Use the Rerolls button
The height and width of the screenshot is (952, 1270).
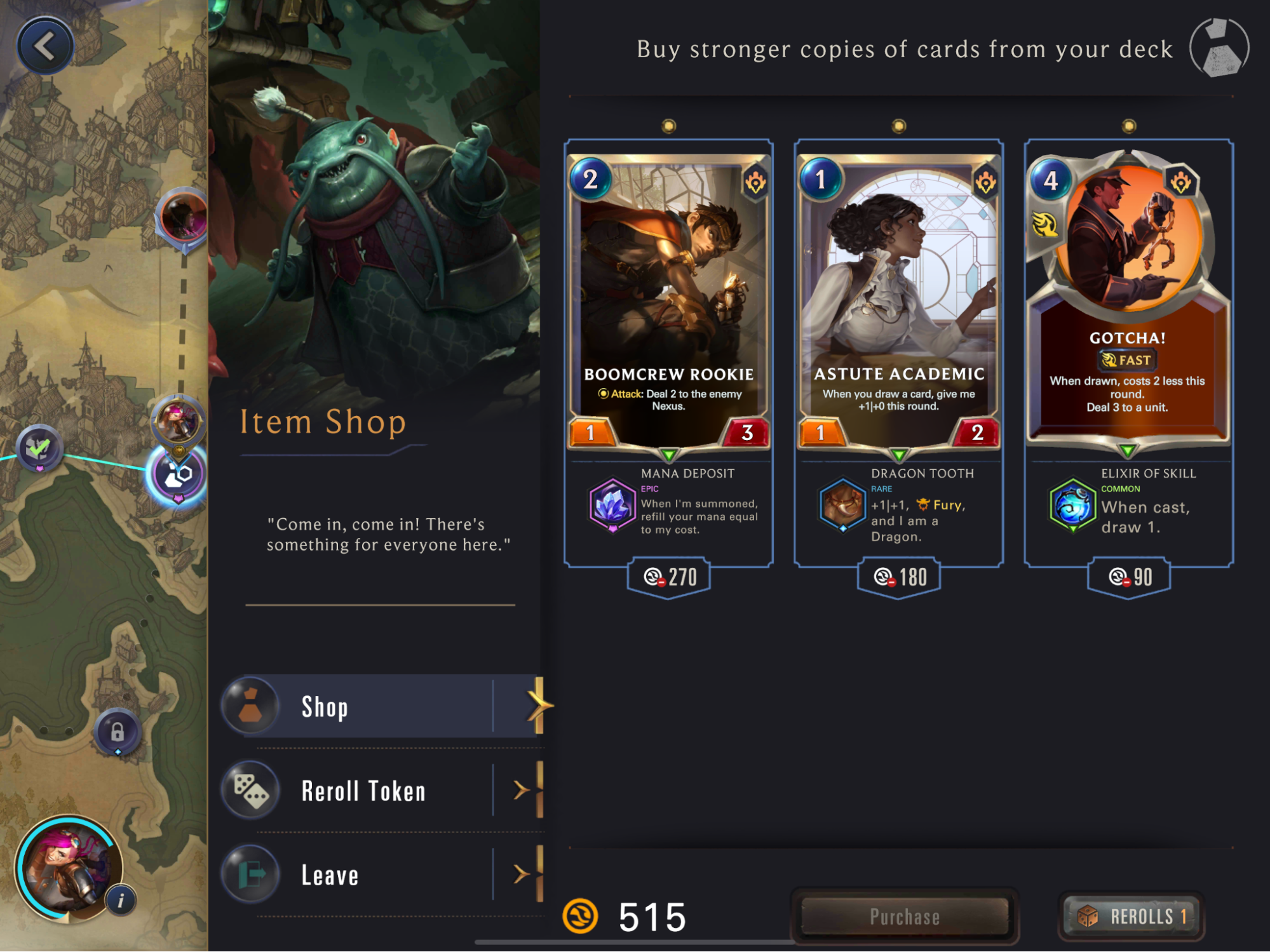coord(1132,916)
